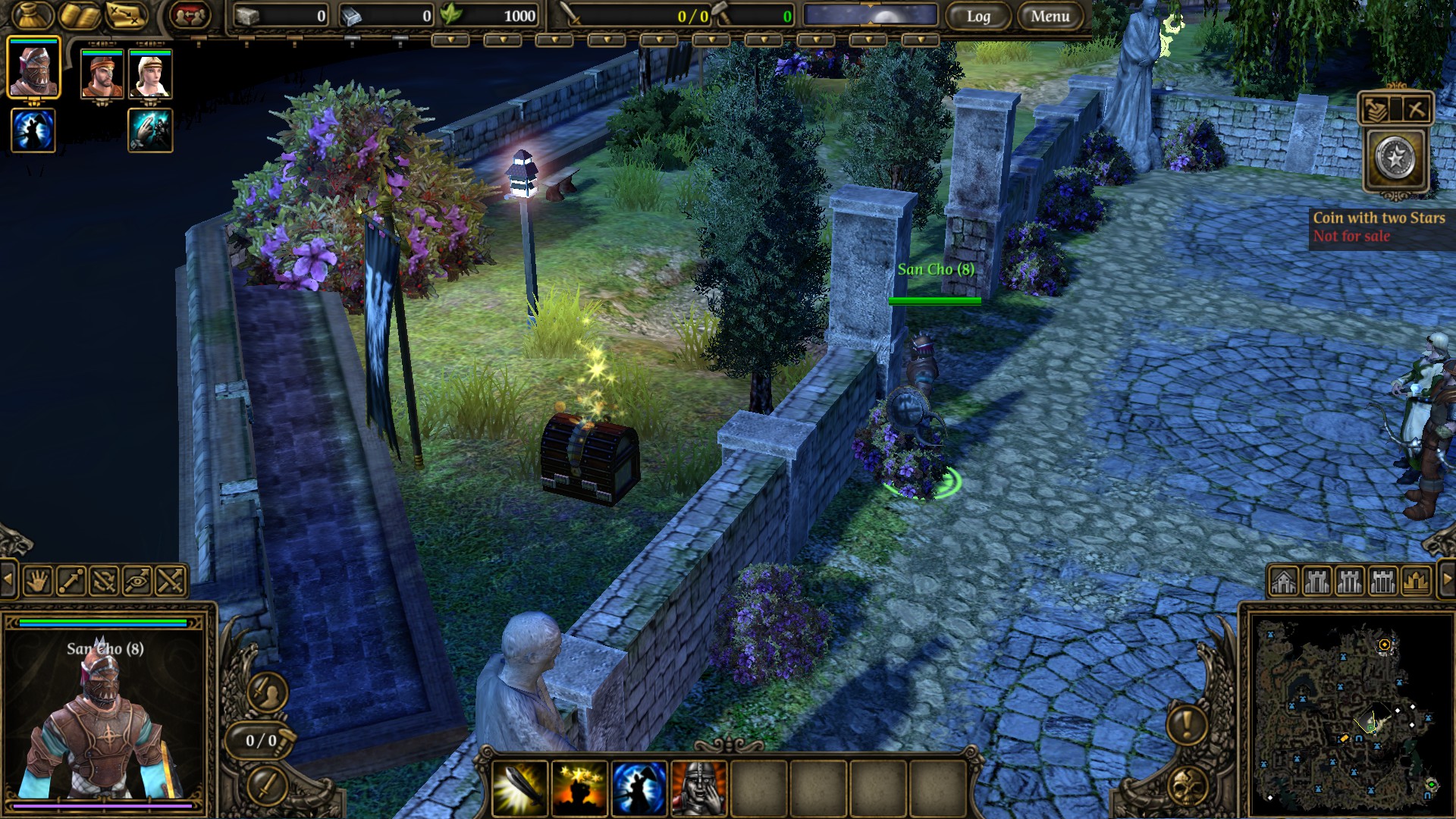
Task: Use the glowing hand spell under blonde companion
Action: pyautogui.click(x=150, y=130)
